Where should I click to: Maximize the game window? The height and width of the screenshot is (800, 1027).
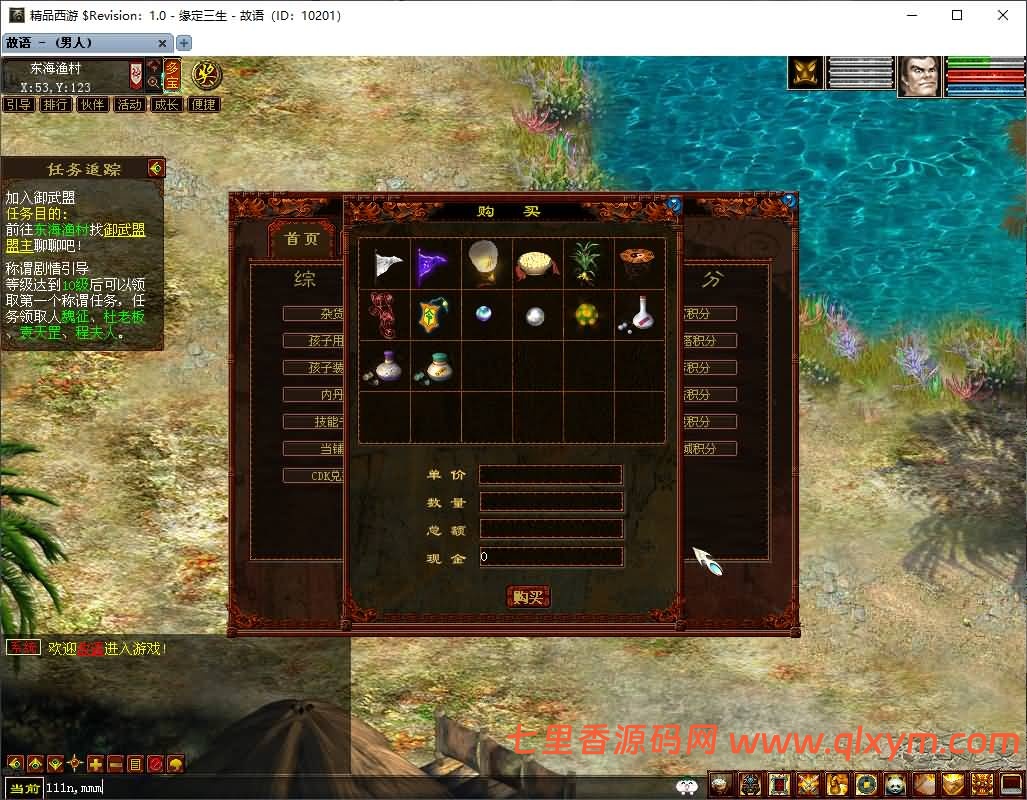(x=957, y=15)
